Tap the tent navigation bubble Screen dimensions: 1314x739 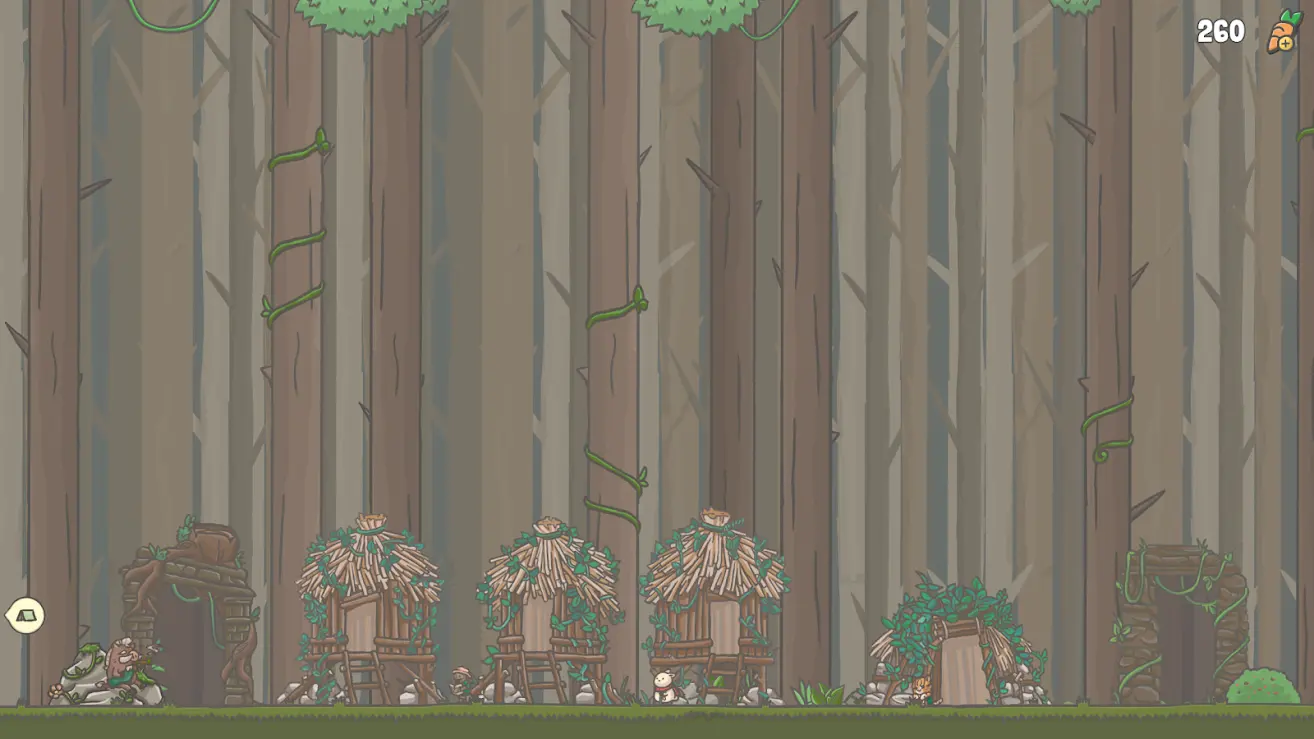25,615
